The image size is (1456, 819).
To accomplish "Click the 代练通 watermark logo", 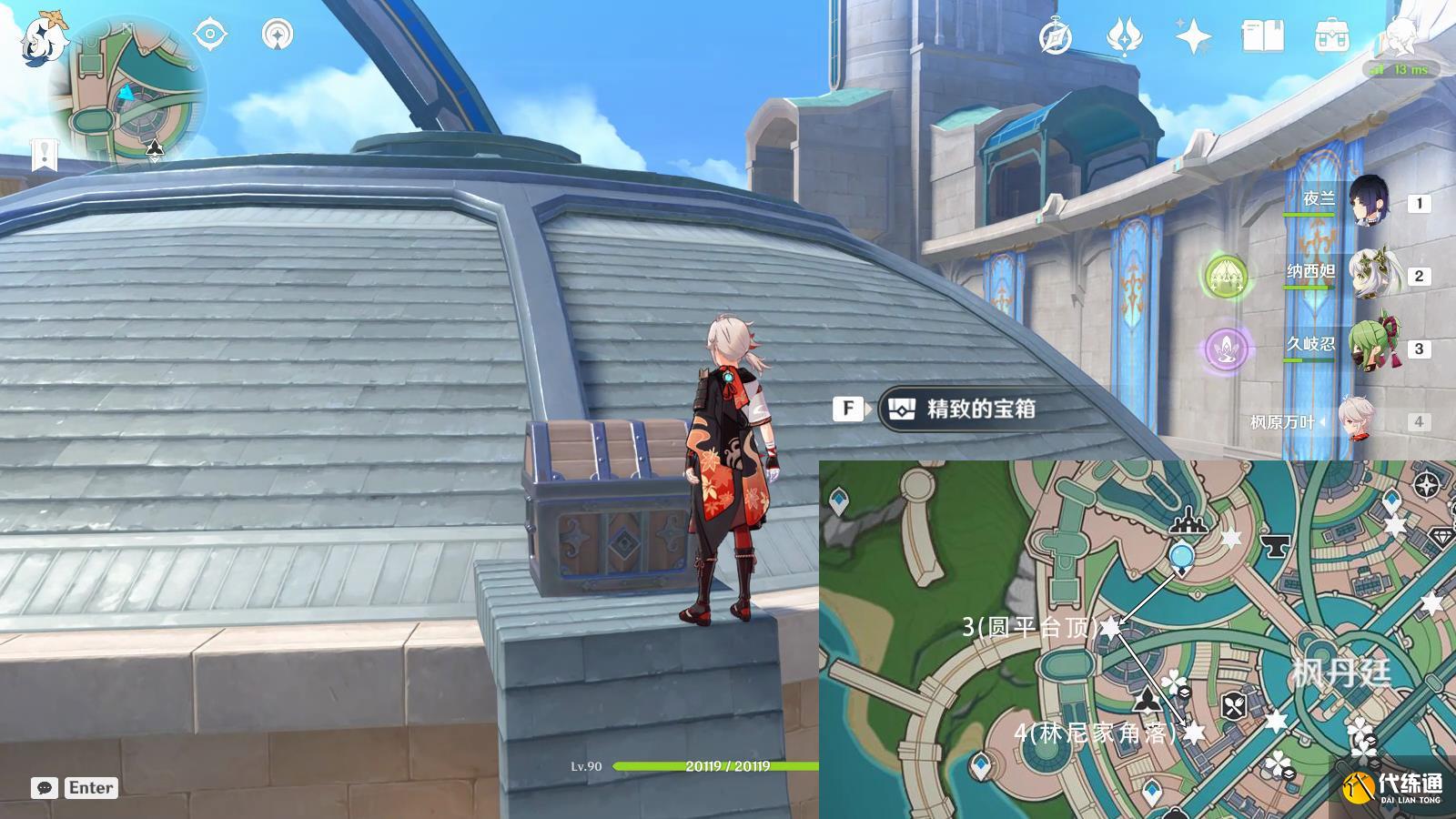I will pos(1394,786).
